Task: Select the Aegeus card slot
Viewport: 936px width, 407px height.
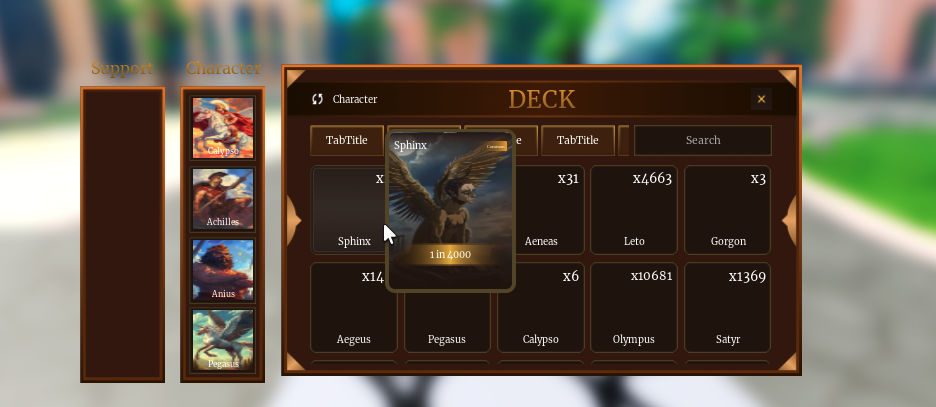Action: click(353, 308)
